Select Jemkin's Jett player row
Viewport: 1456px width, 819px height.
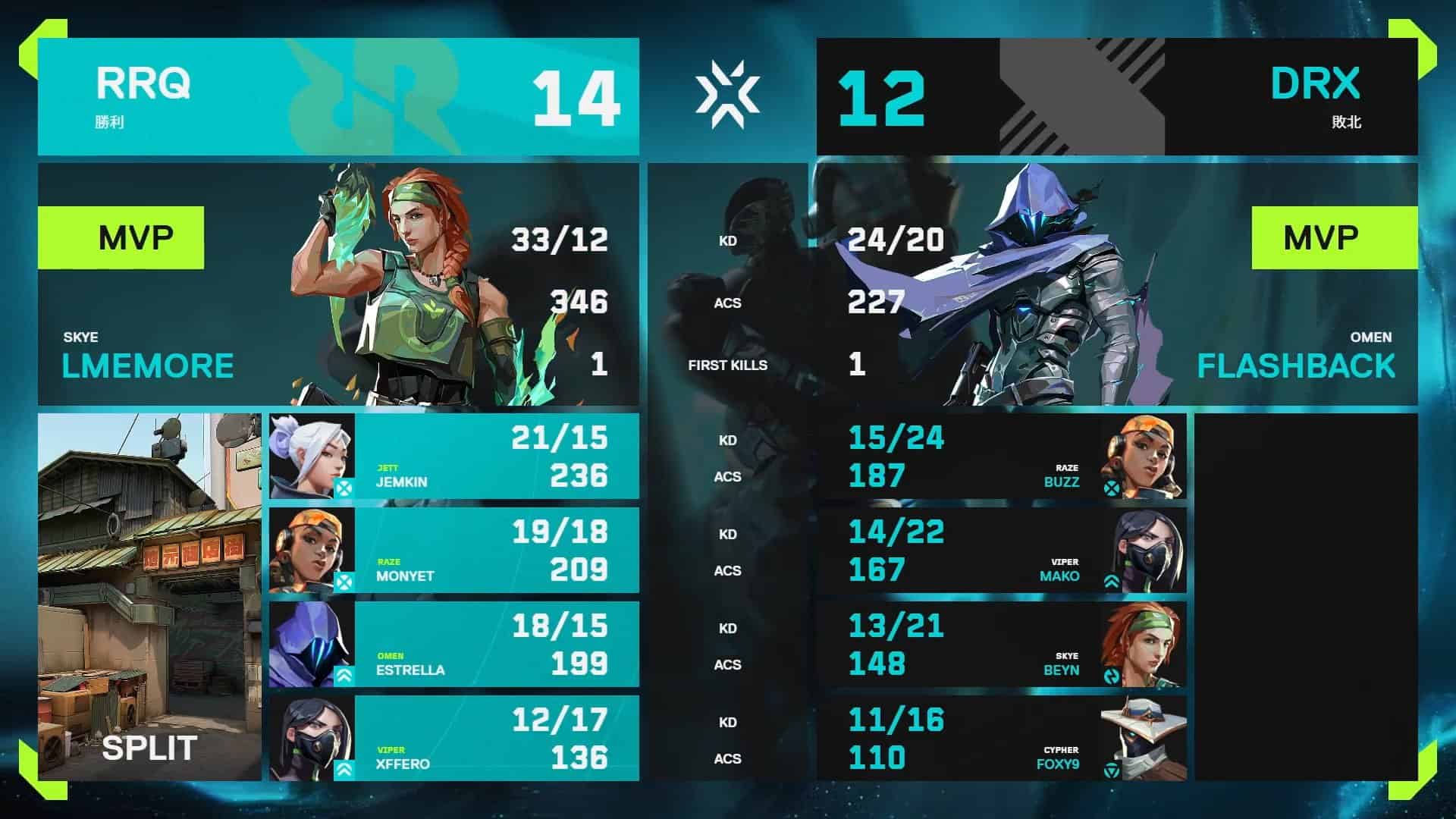[453, 457]
